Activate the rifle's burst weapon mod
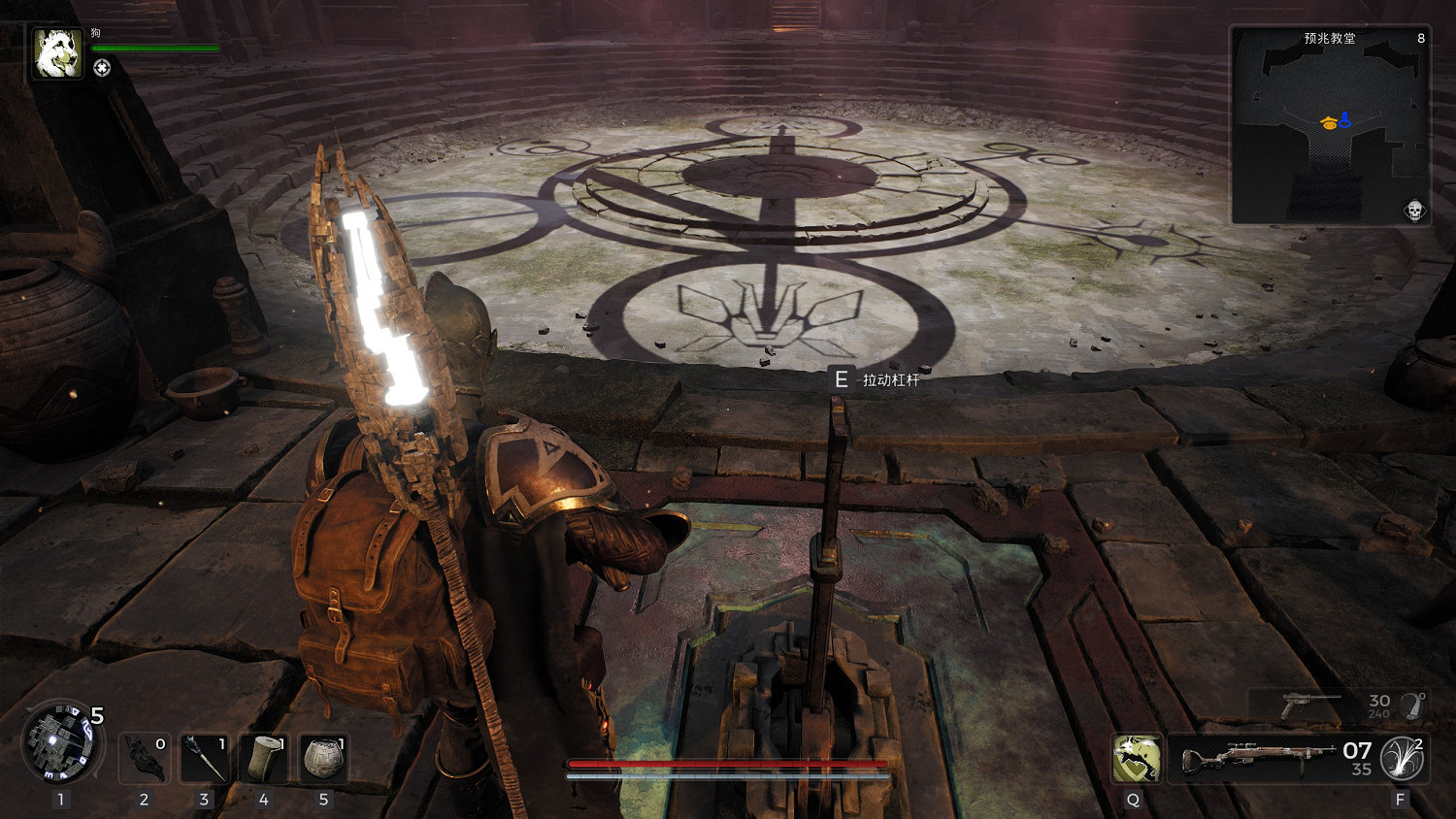Viewport: 1456px width, 819px height. (x=1403, y=759)
